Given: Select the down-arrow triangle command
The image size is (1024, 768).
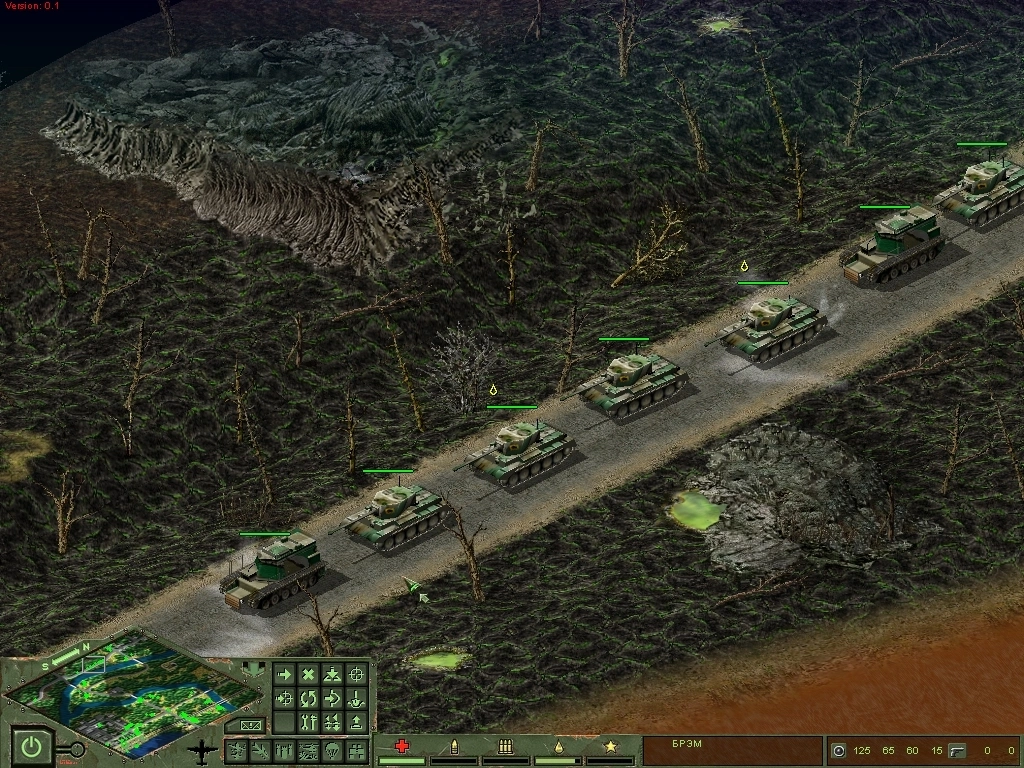Looking at the screenshot, I should 333,675.
